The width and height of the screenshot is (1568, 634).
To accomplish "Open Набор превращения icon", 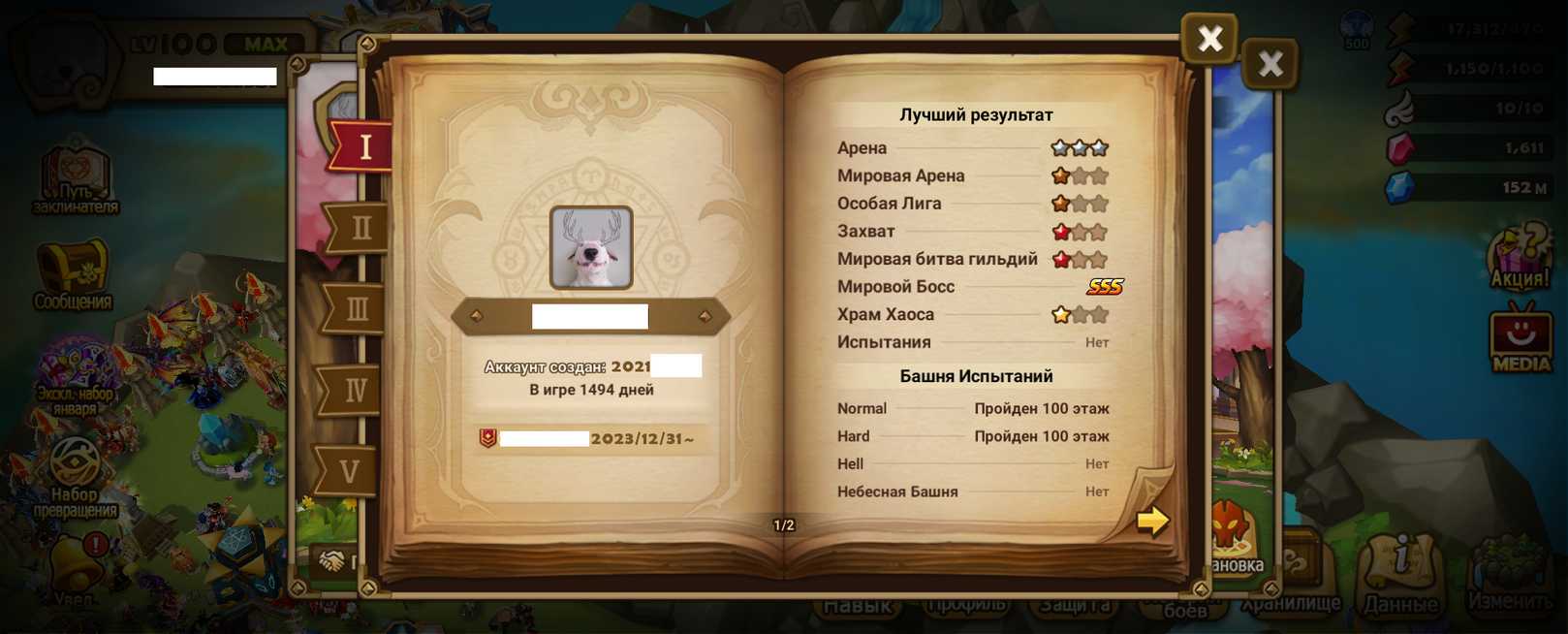I will click(x=75, y=475).
